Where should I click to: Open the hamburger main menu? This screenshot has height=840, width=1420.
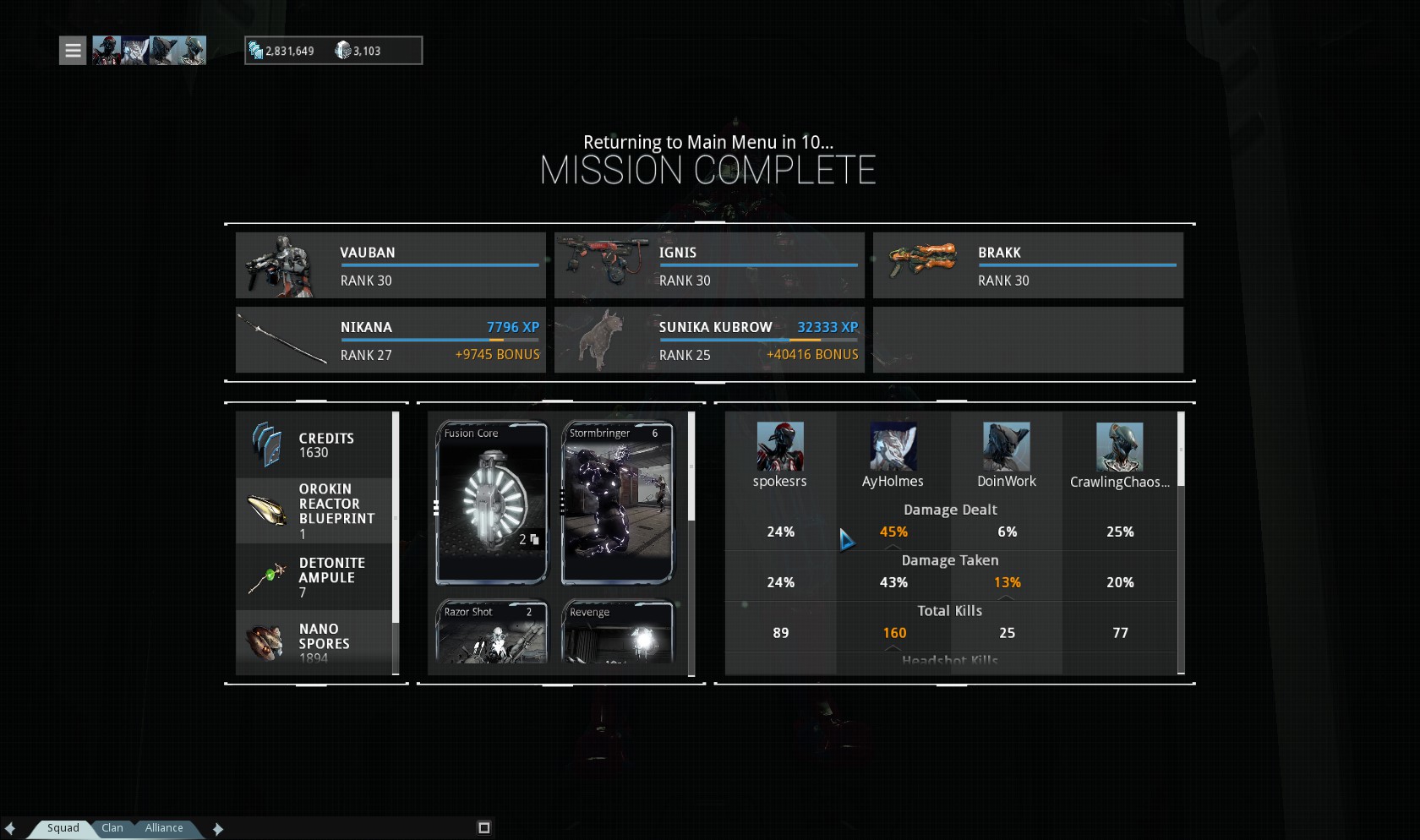73,51
